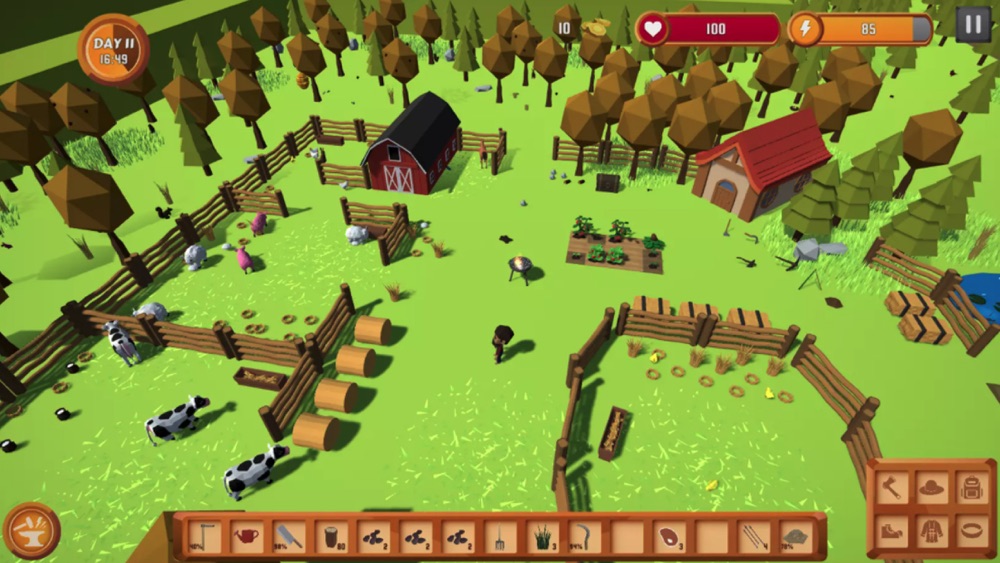Viewport: 1000px width, 563px height.
Task: Open the axe tool equipment slot
Action: pos(893,488)
